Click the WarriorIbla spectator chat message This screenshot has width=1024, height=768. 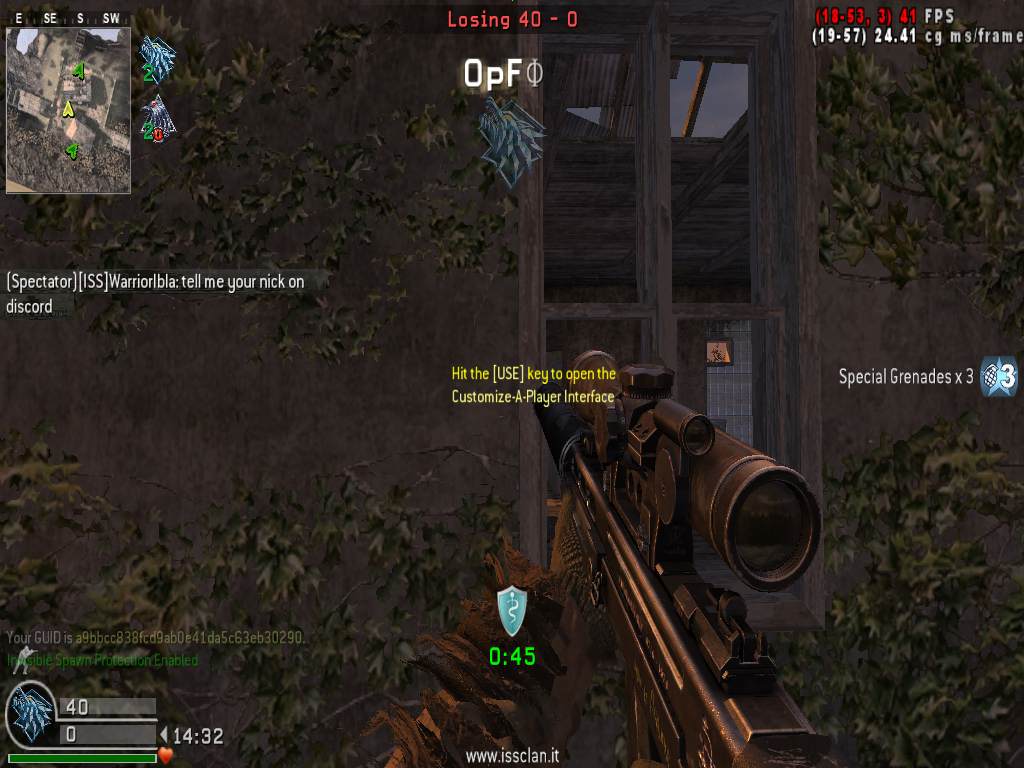click(x=155, y=294)
